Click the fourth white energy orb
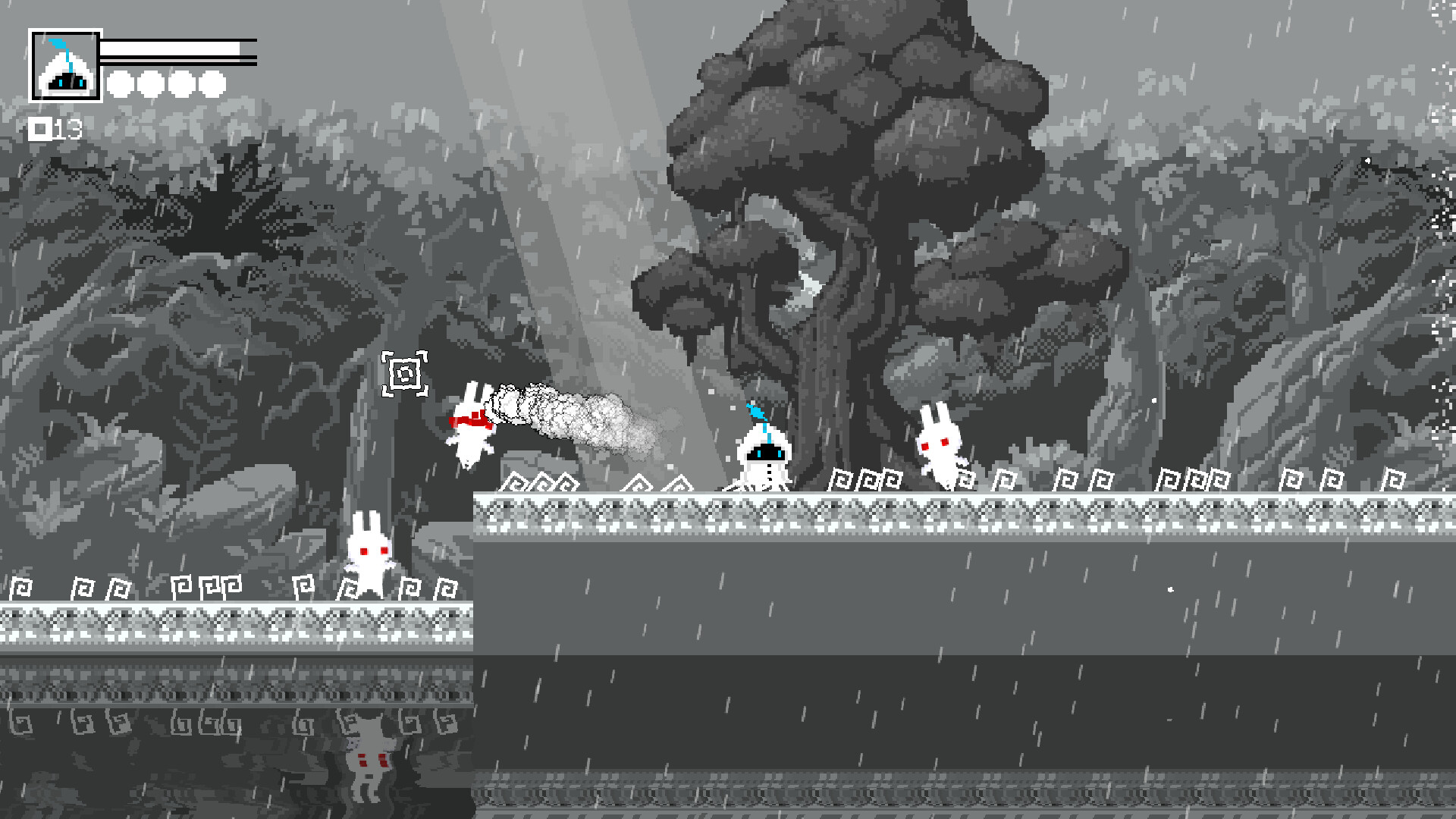1456x819 pixels. tap(210, 83)
